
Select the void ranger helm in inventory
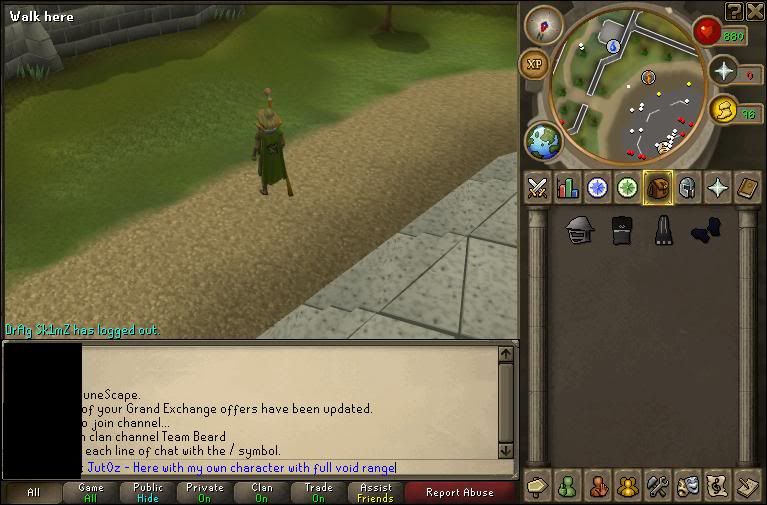[x=578, y=230]
